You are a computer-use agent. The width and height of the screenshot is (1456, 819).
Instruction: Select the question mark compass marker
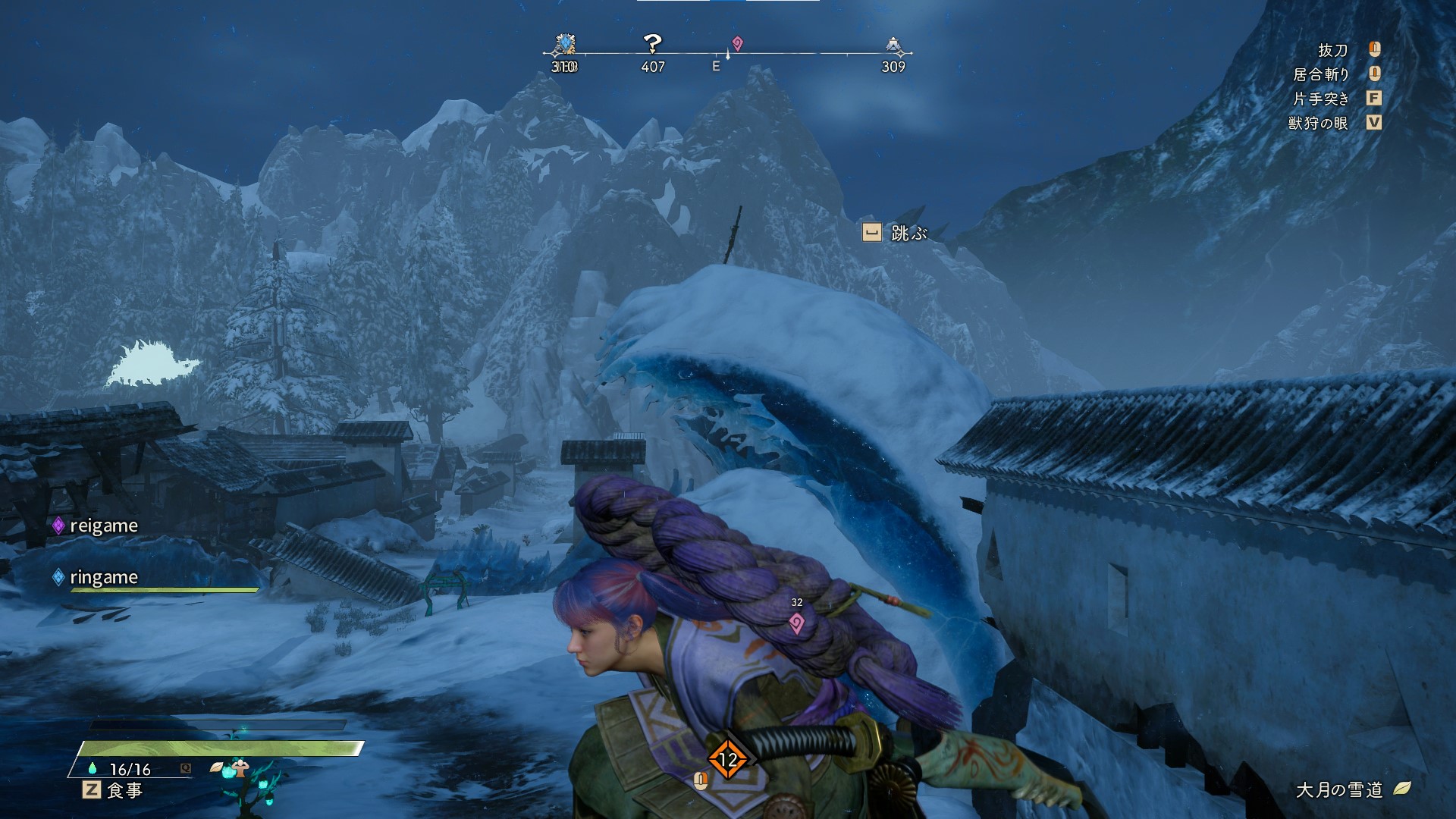(x=652, y=44)
